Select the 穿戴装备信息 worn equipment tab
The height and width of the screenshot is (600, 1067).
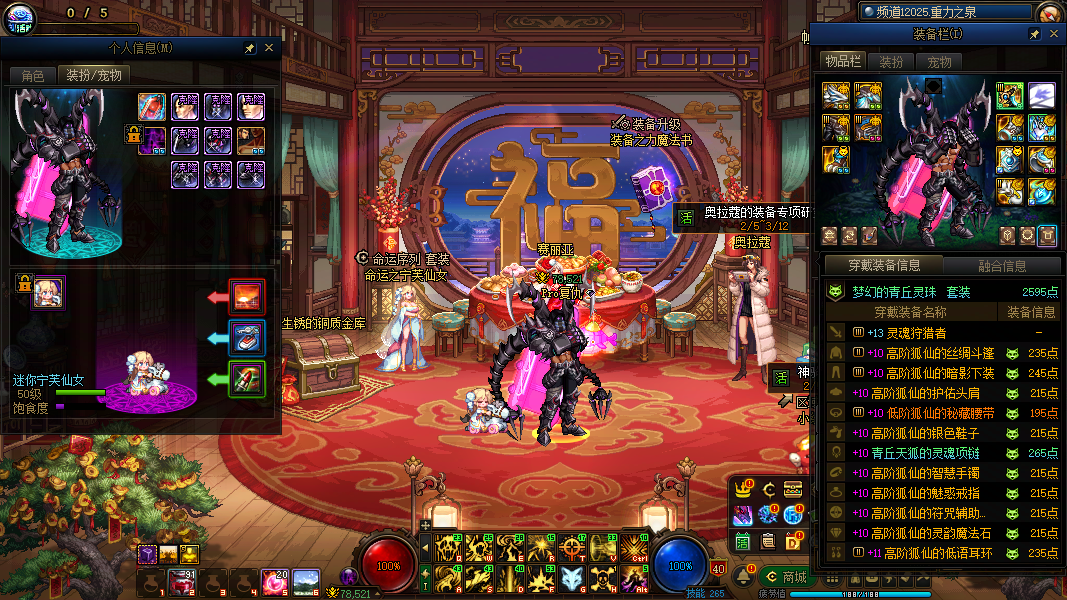(884, 266)
